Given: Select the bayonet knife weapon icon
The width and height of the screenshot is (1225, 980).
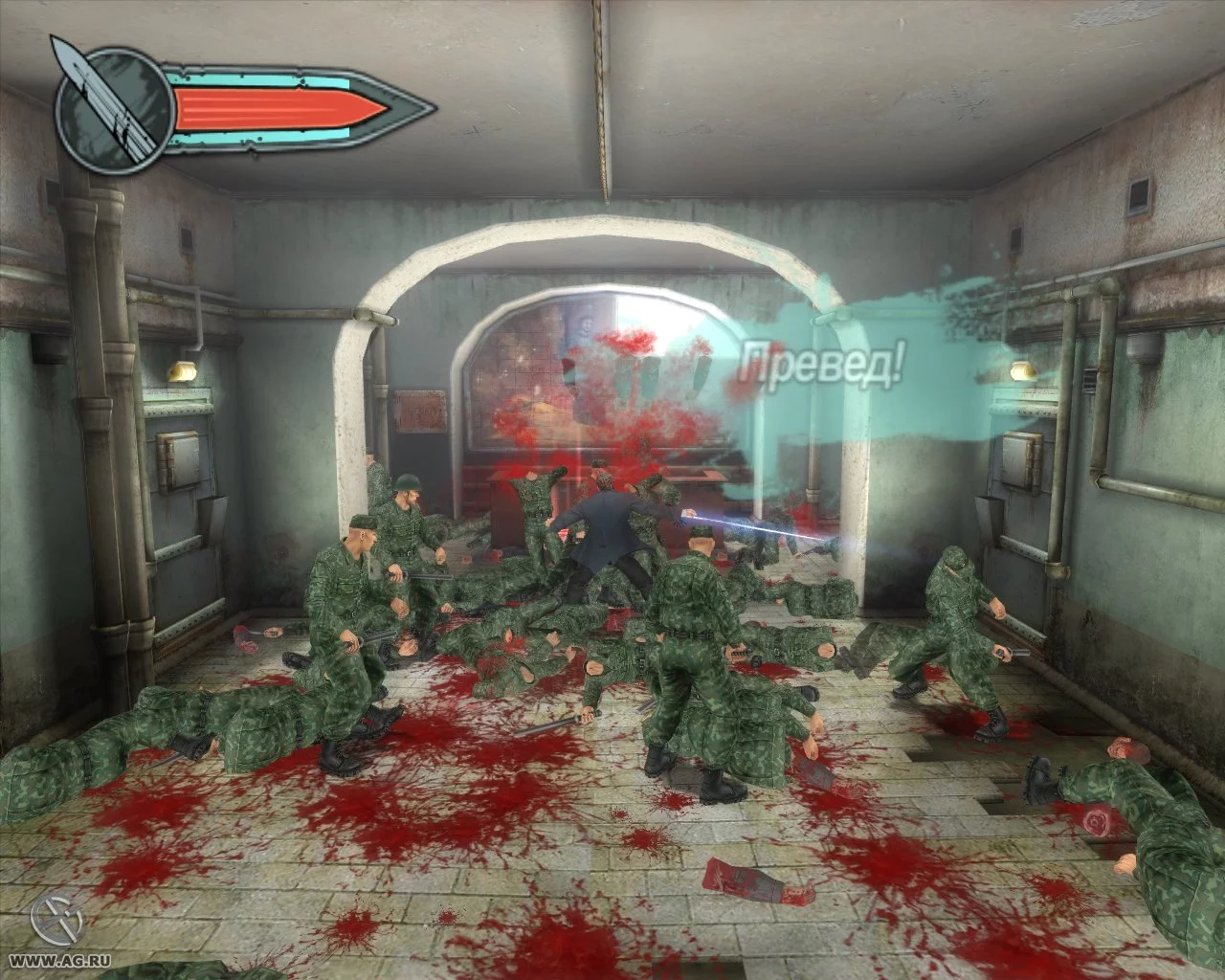Looking at the screenshot, I should pyautogui.click(x=109, y=99).
